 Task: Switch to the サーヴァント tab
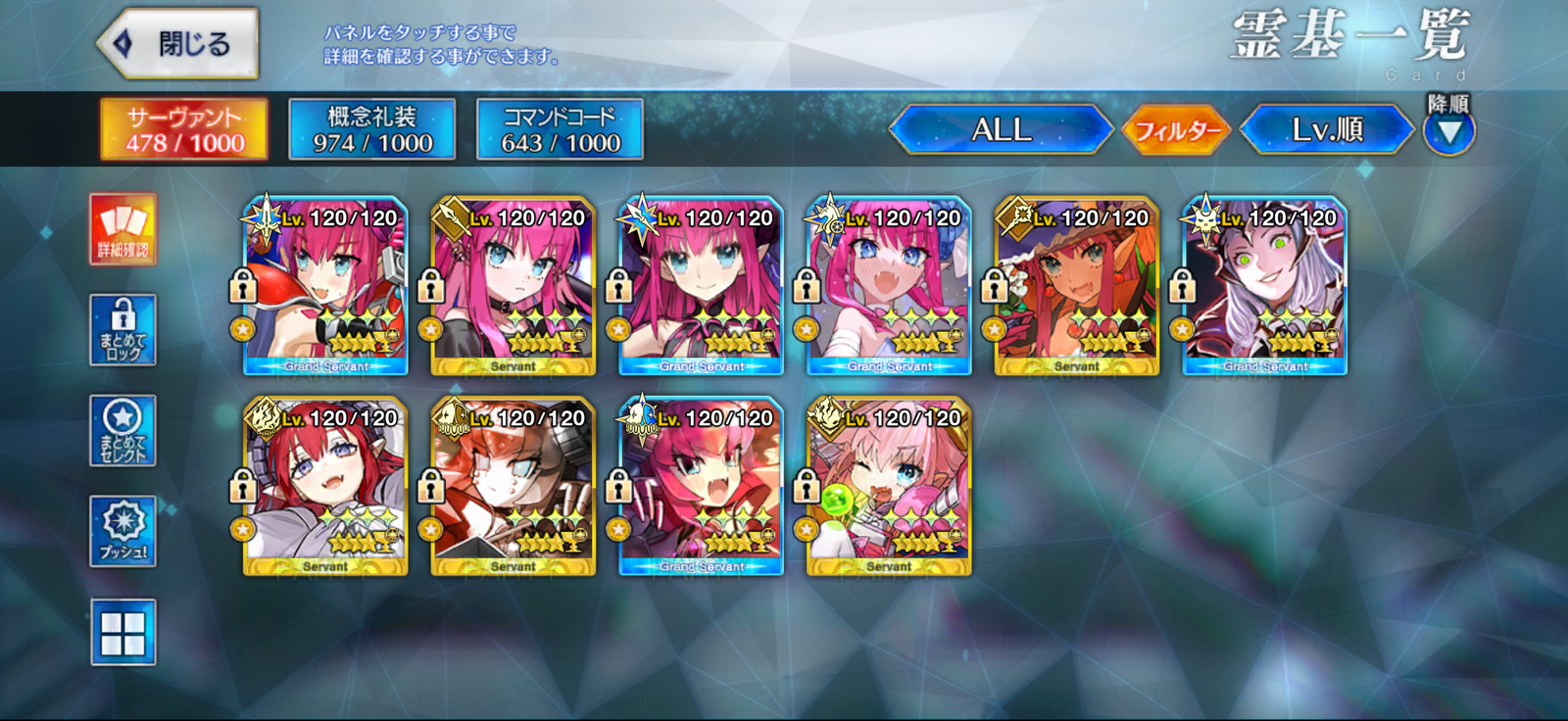pos(184,129)
